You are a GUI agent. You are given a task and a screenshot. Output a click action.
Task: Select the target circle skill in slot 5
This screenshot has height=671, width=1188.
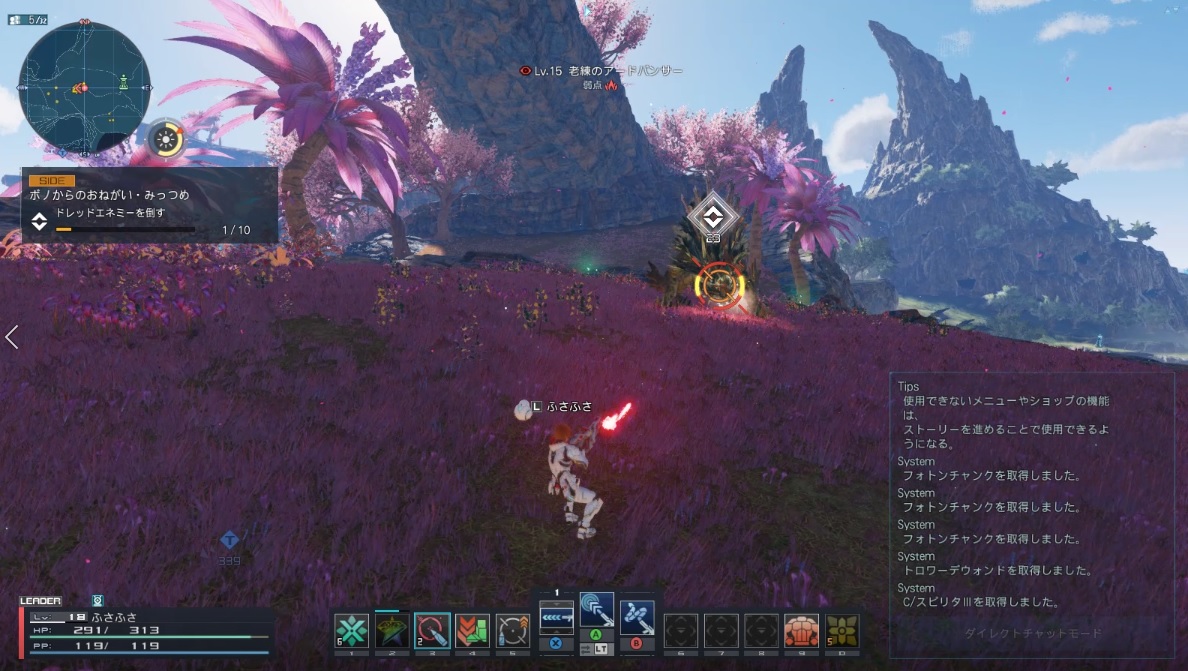point(512,630)
